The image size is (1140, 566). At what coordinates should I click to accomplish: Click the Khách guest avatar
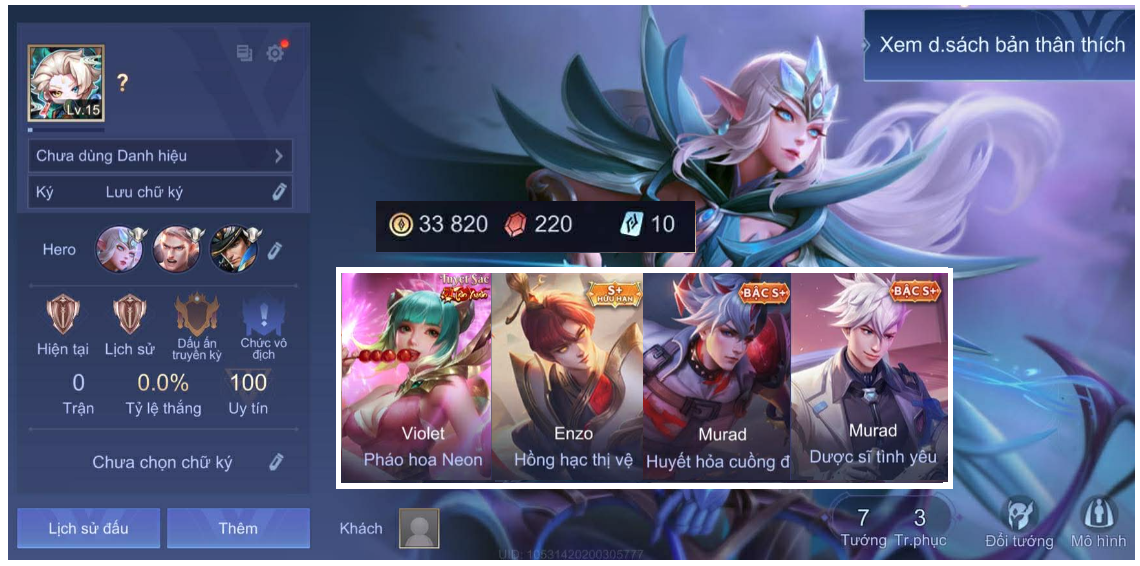pyautogui.click(x=419, y=528)
